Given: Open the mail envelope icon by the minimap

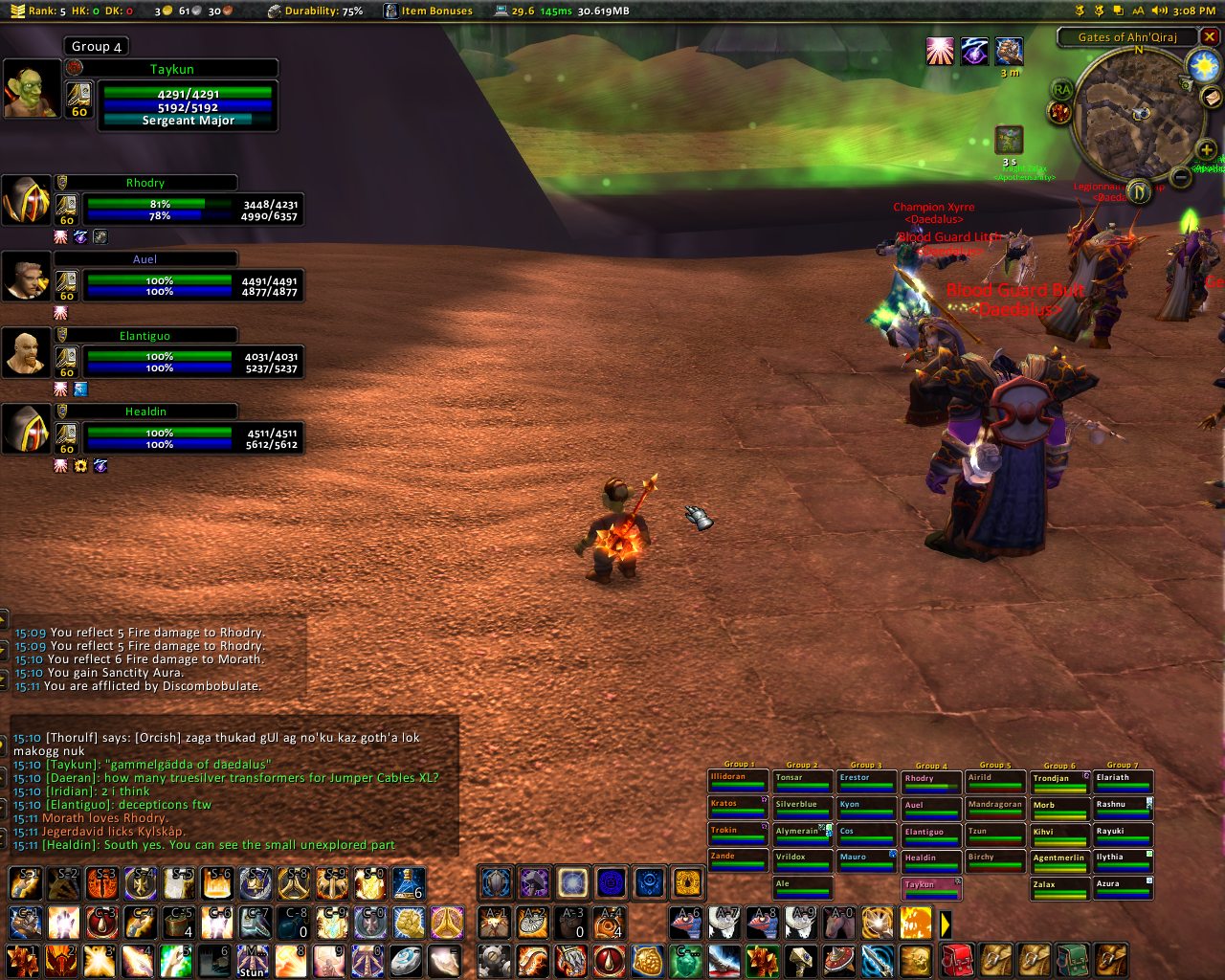Looking at the screenshot, I should [1212, 98].
